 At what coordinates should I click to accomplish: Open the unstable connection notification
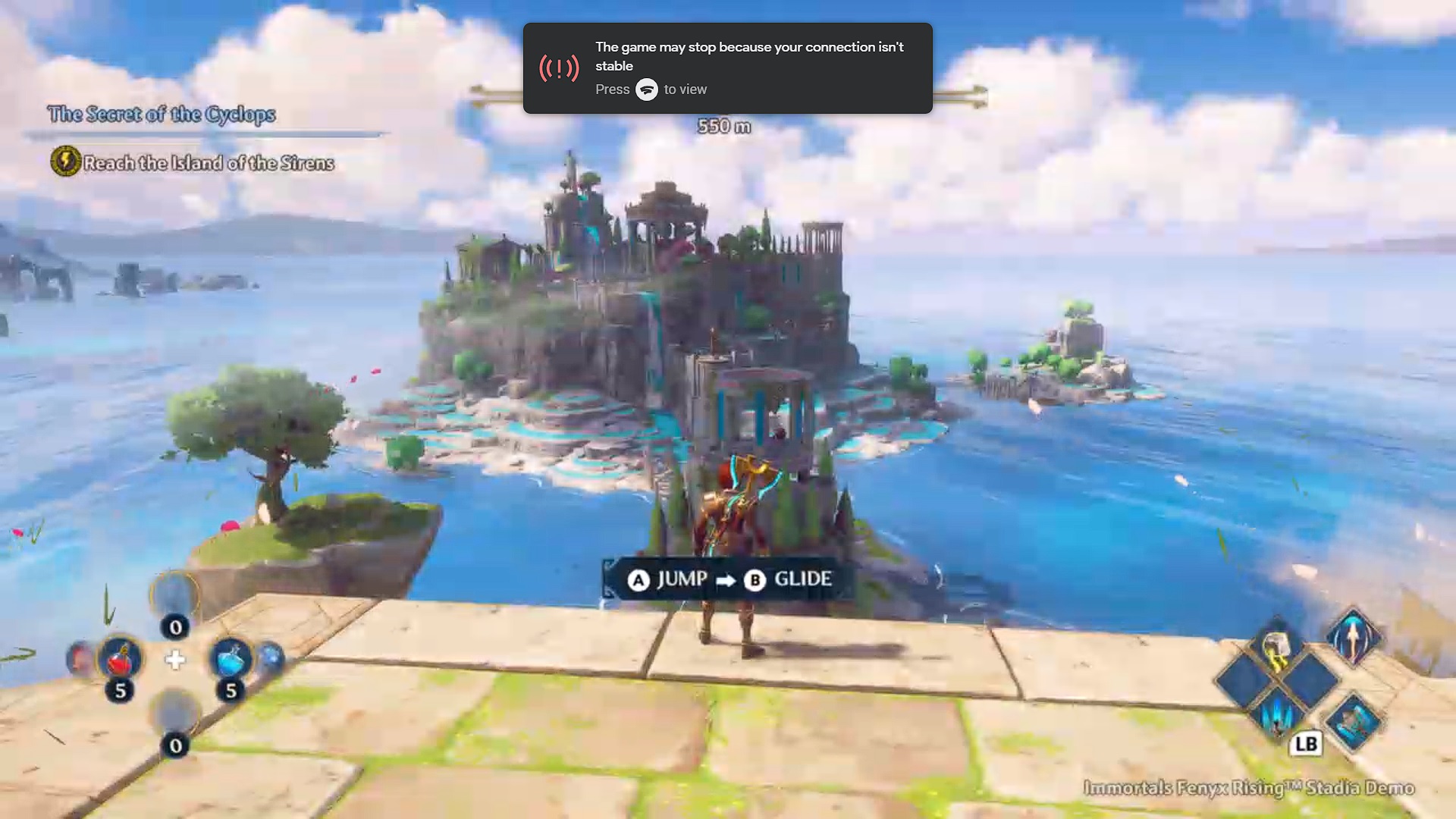[x=727, y=68]
